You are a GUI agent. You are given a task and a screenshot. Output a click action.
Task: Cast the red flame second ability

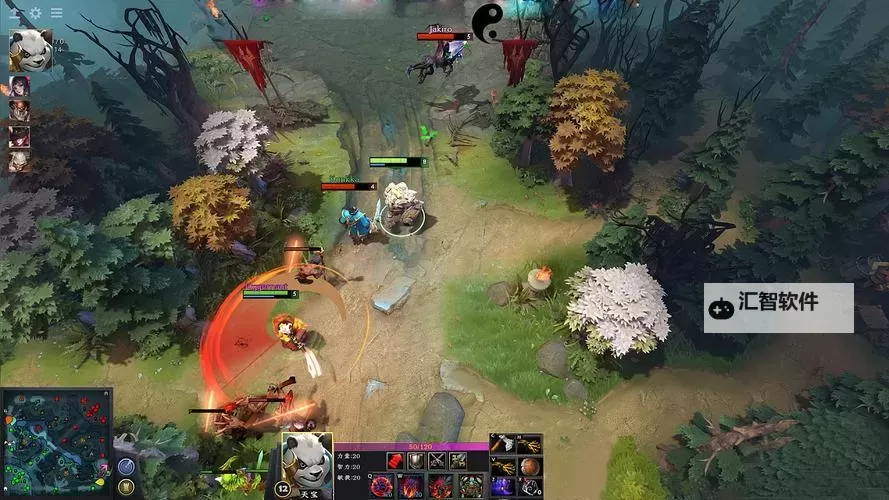[411, 487]
